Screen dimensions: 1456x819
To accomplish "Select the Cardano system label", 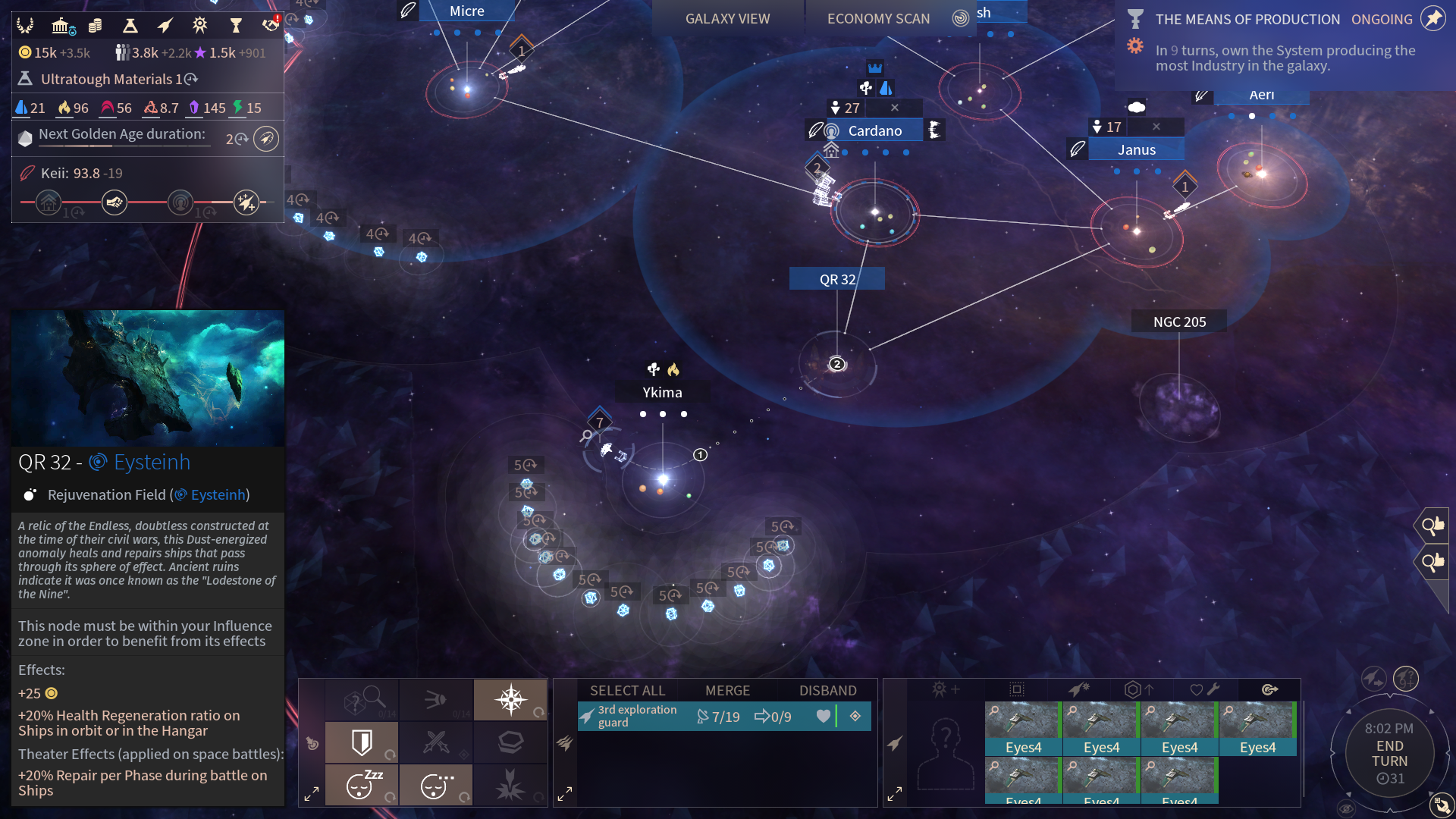I will pos(874,130).
